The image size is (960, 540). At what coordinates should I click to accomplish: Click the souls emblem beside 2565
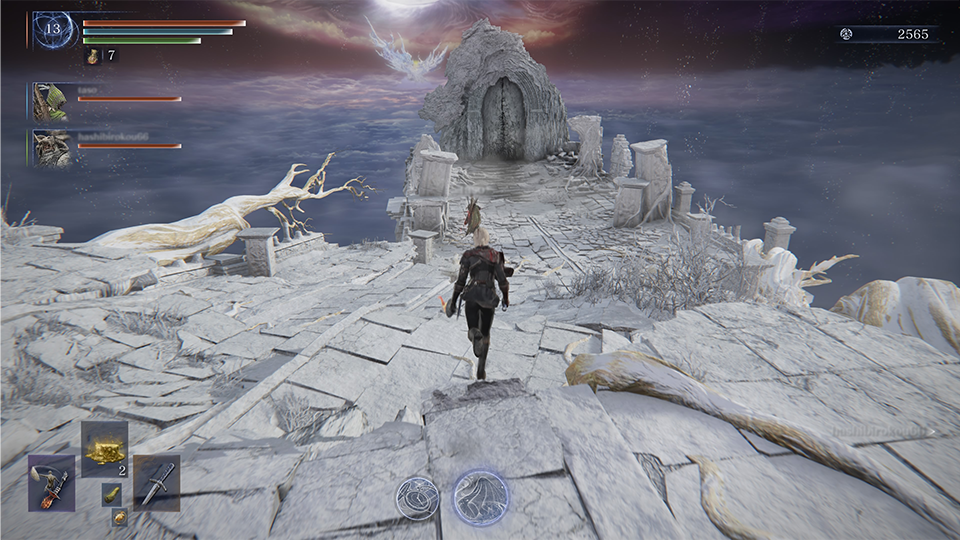pos(846,34)
